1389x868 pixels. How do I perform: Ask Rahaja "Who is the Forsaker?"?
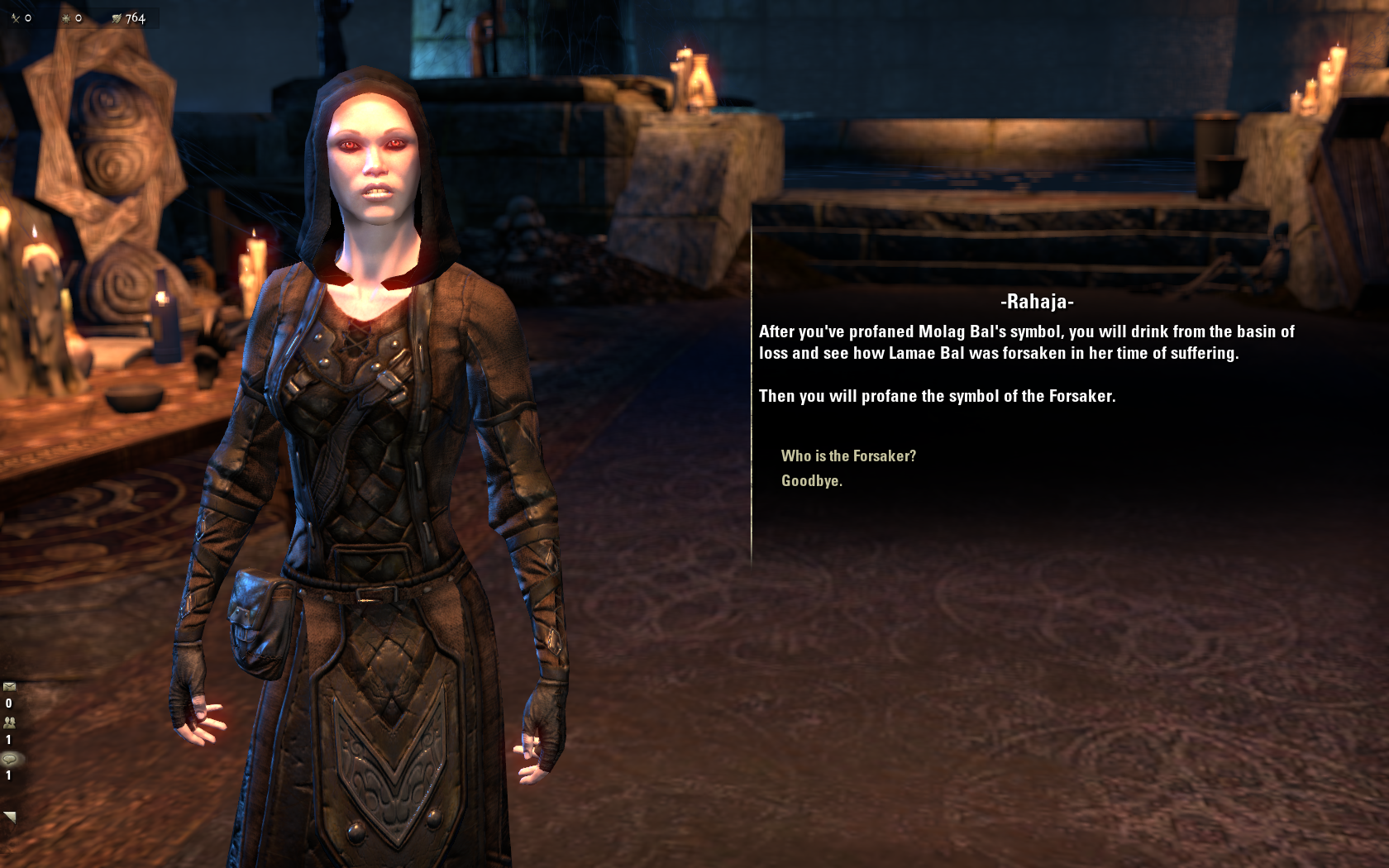click(x=848, y=456)
